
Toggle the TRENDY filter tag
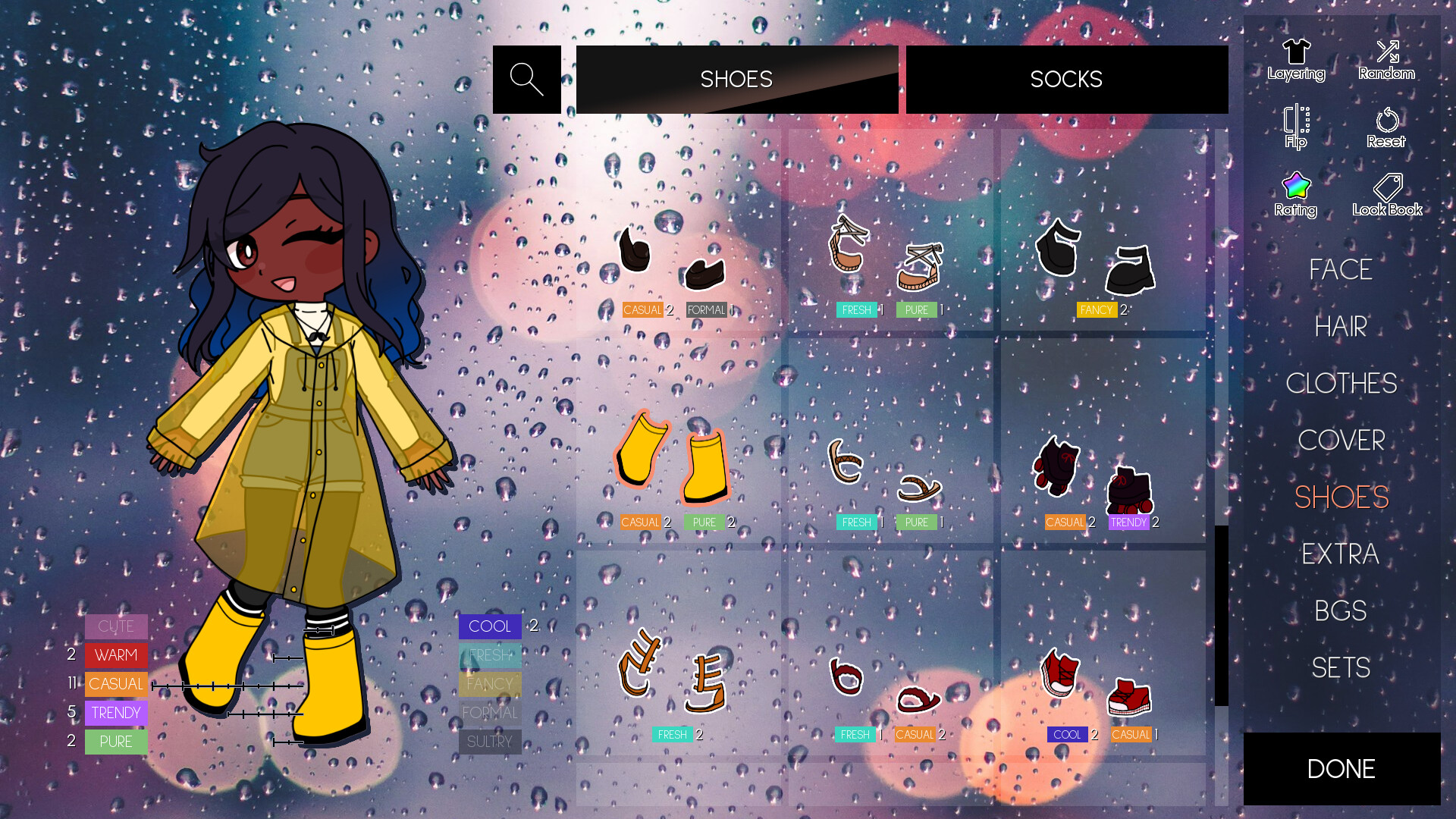click(115, 712)
